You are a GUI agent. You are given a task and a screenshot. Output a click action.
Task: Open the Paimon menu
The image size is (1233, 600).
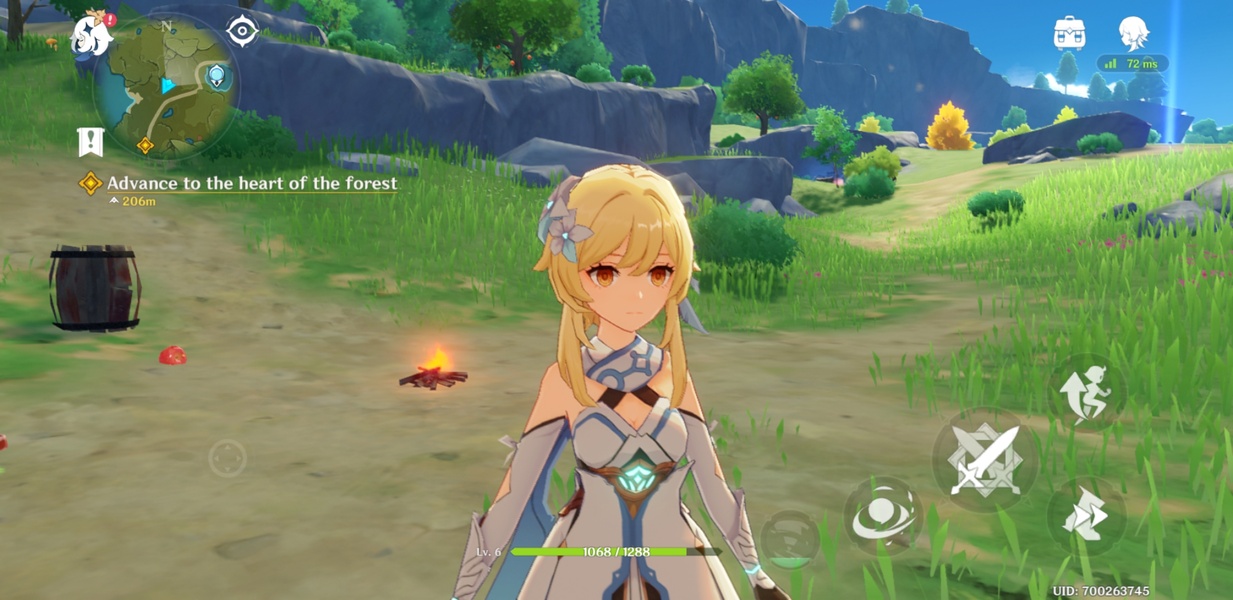coord(91,36)
